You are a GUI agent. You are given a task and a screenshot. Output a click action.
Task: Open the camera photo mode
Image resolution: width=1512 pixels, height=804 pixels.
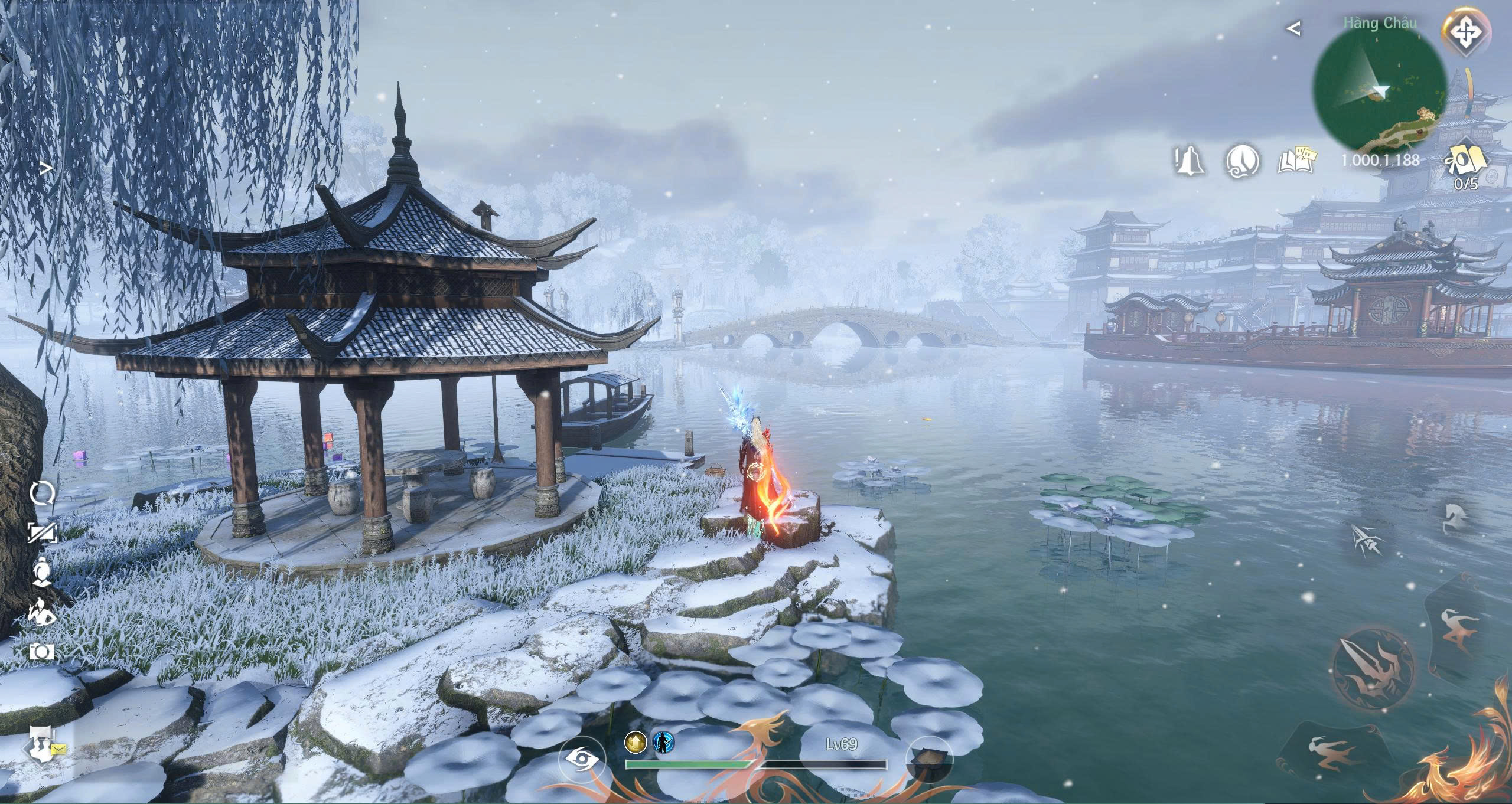click(42, 652)
